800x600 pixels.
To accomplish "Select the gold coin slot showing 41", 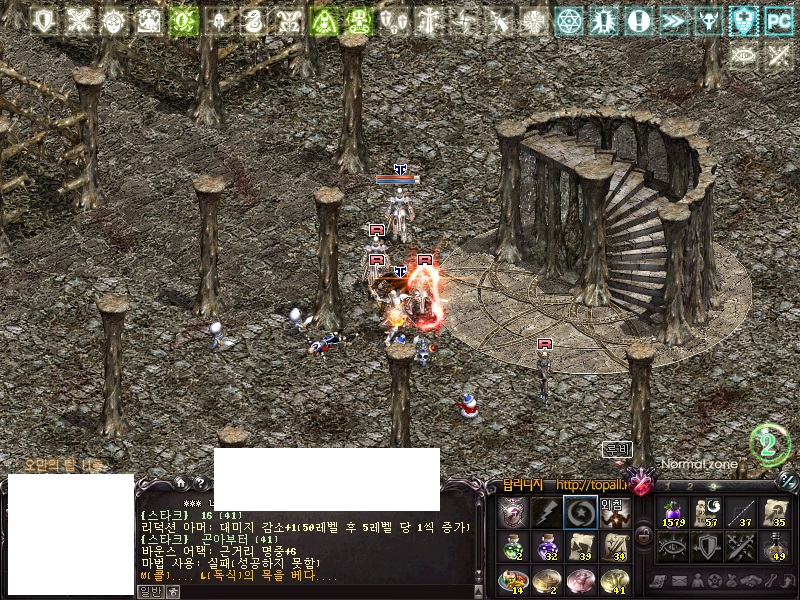I will click(612, 579).
